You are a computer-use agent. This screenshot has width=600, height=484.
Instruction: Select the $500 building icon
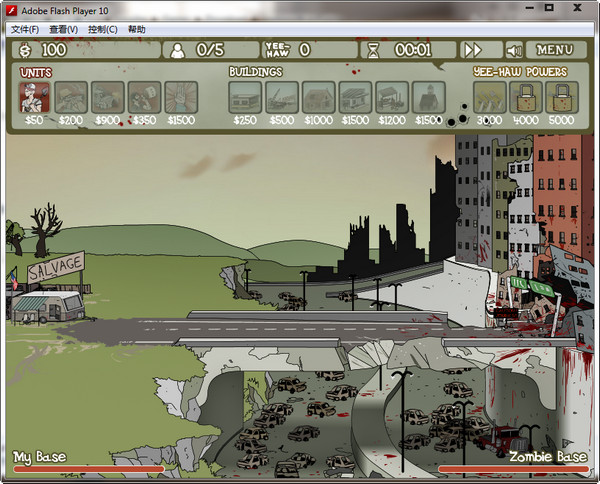pyautogui.click(x=282, y=96)
